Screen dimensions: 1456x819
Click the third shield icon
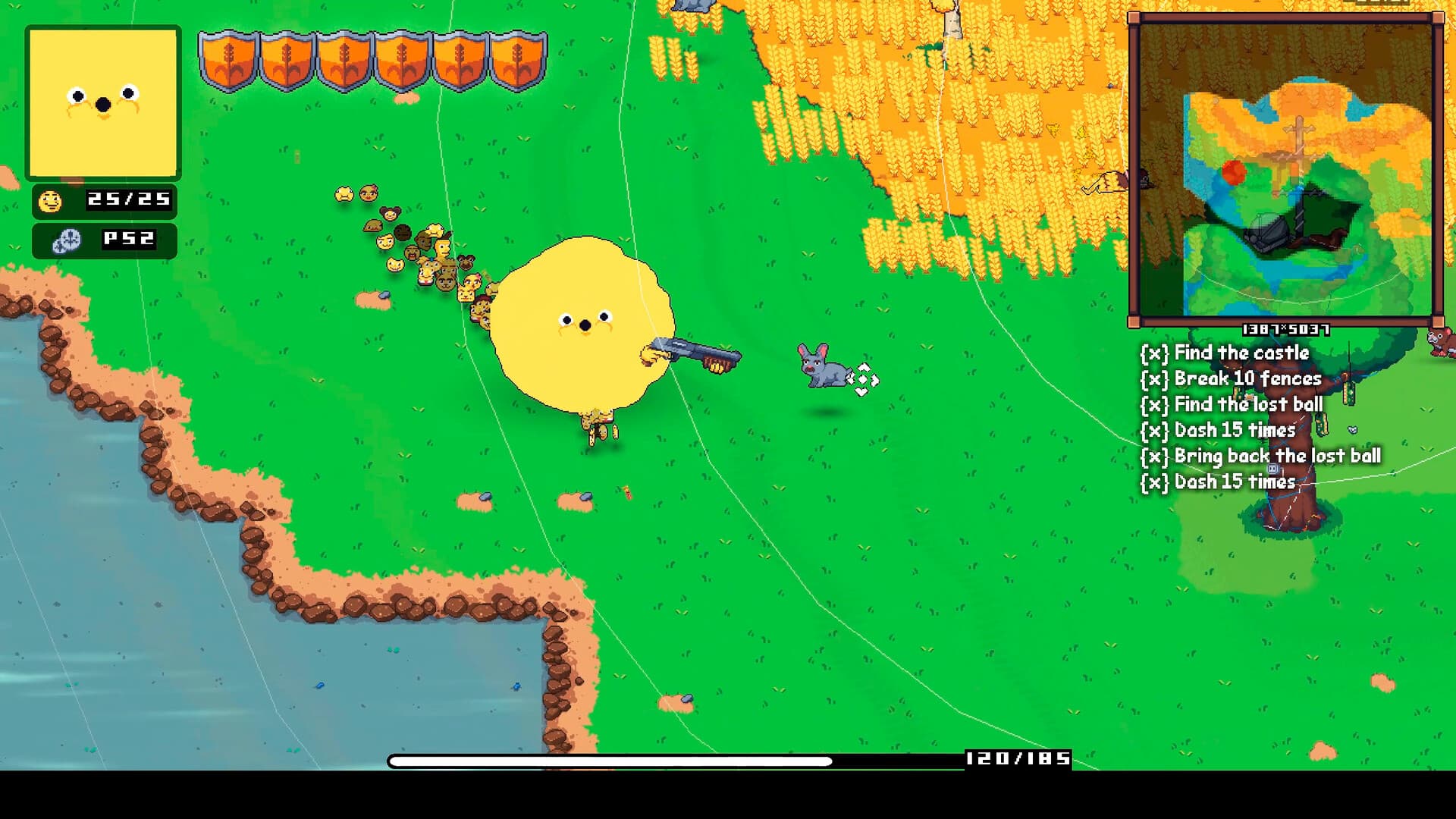coord(345,57)
